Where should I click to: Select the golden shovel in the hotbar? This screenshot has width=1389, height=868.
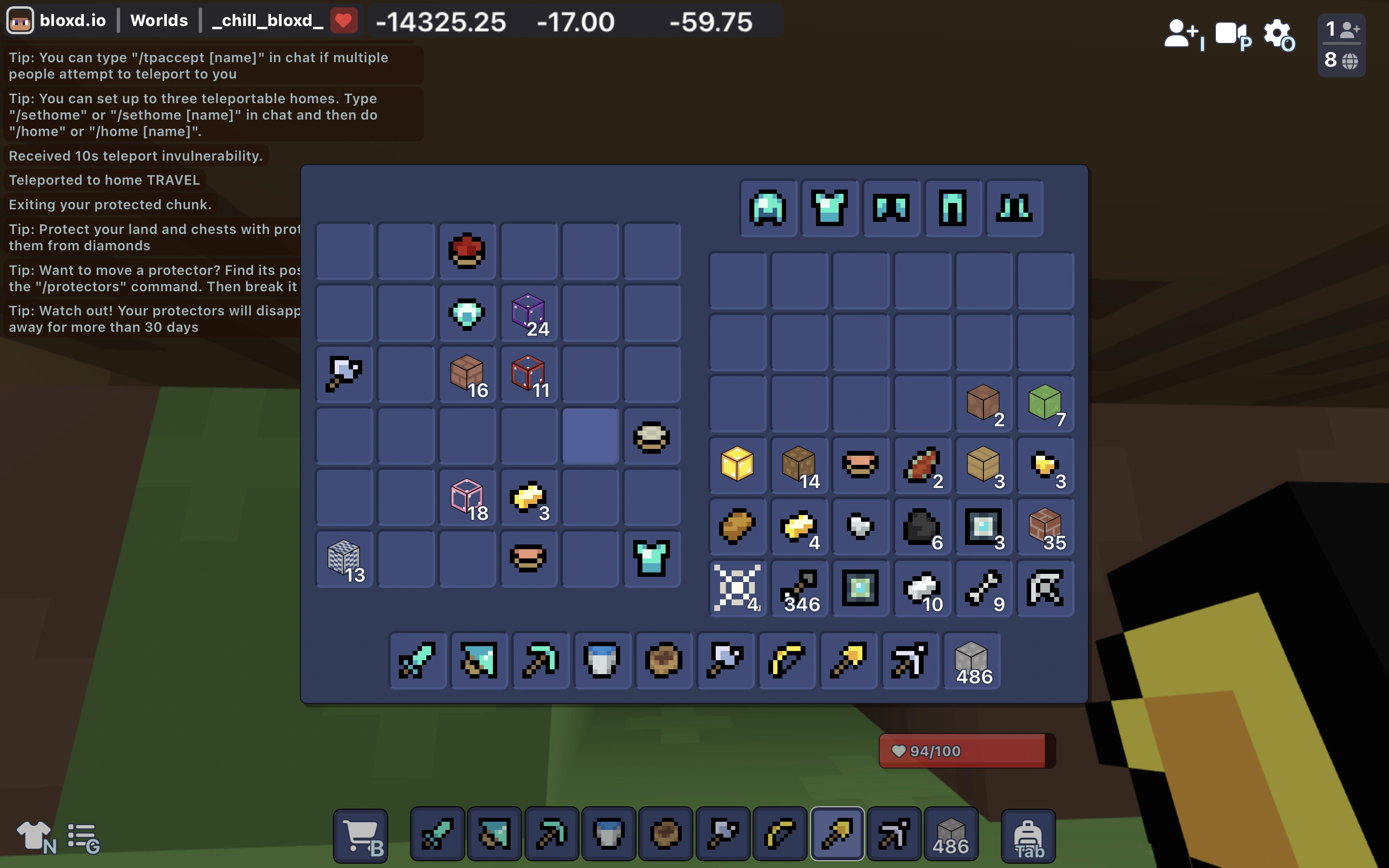coord(836,834)
